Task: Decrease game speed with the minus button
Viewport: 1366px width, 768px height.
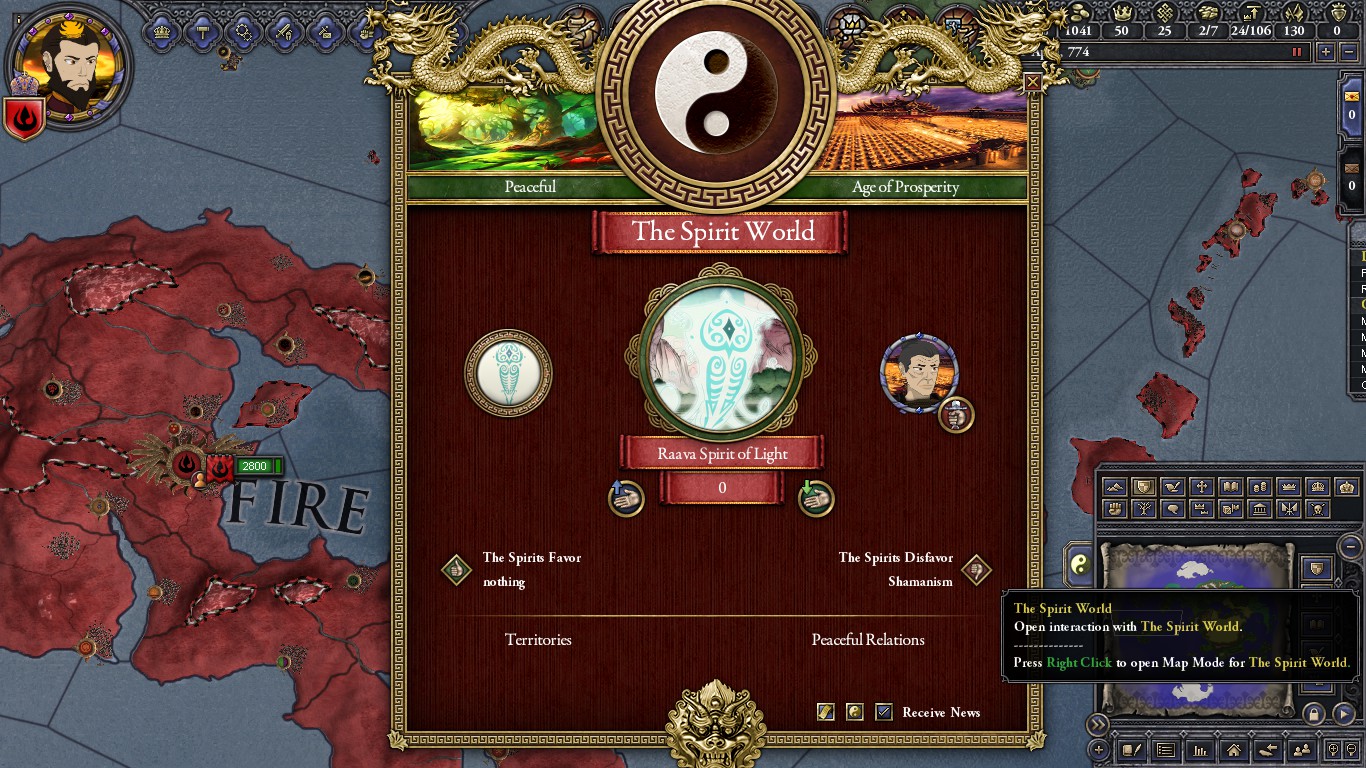Action: (x=1350, y=52)
